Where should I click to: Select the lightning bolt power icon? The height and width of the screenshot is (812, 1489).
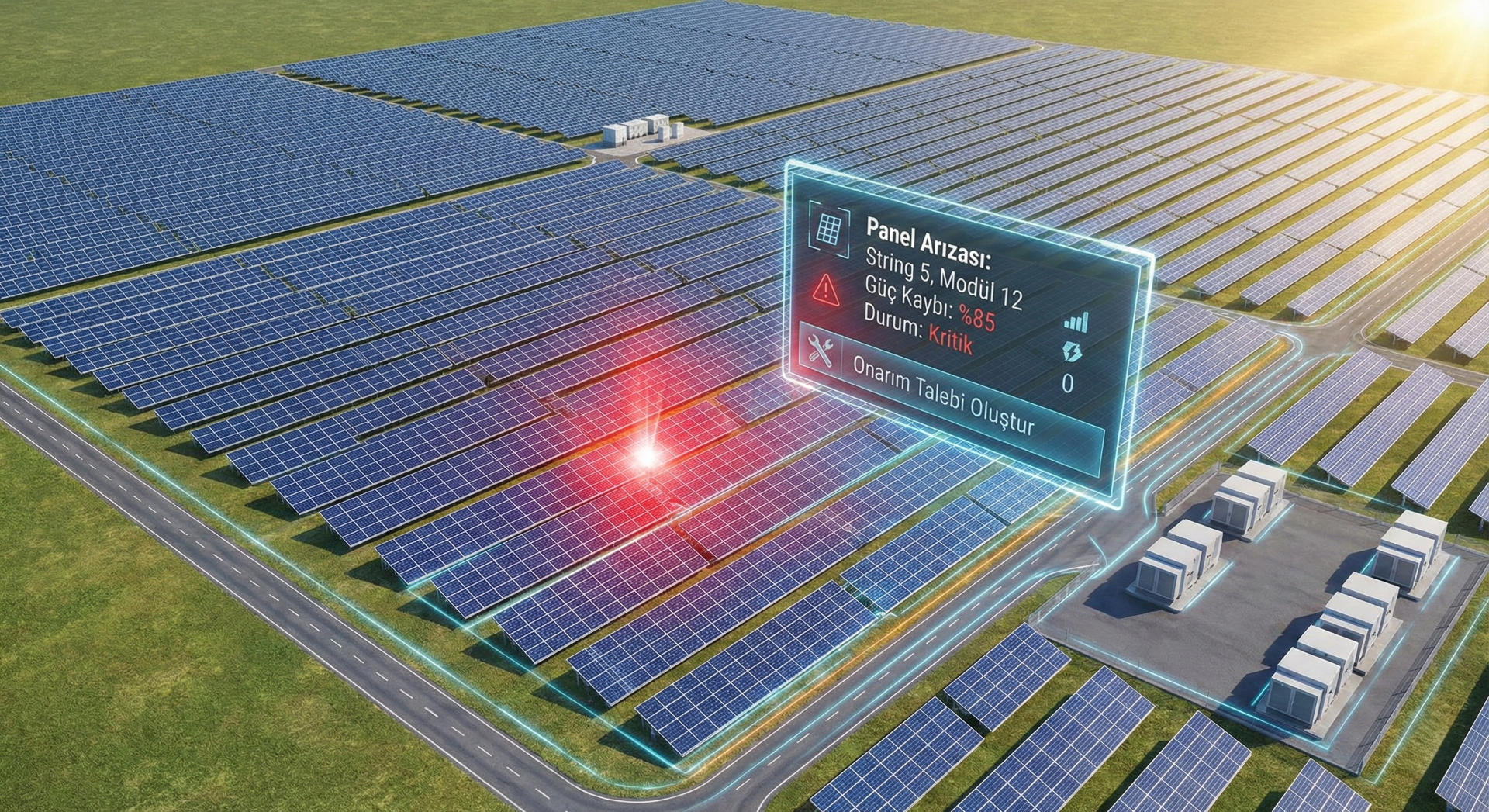[x=1072, y=352]
